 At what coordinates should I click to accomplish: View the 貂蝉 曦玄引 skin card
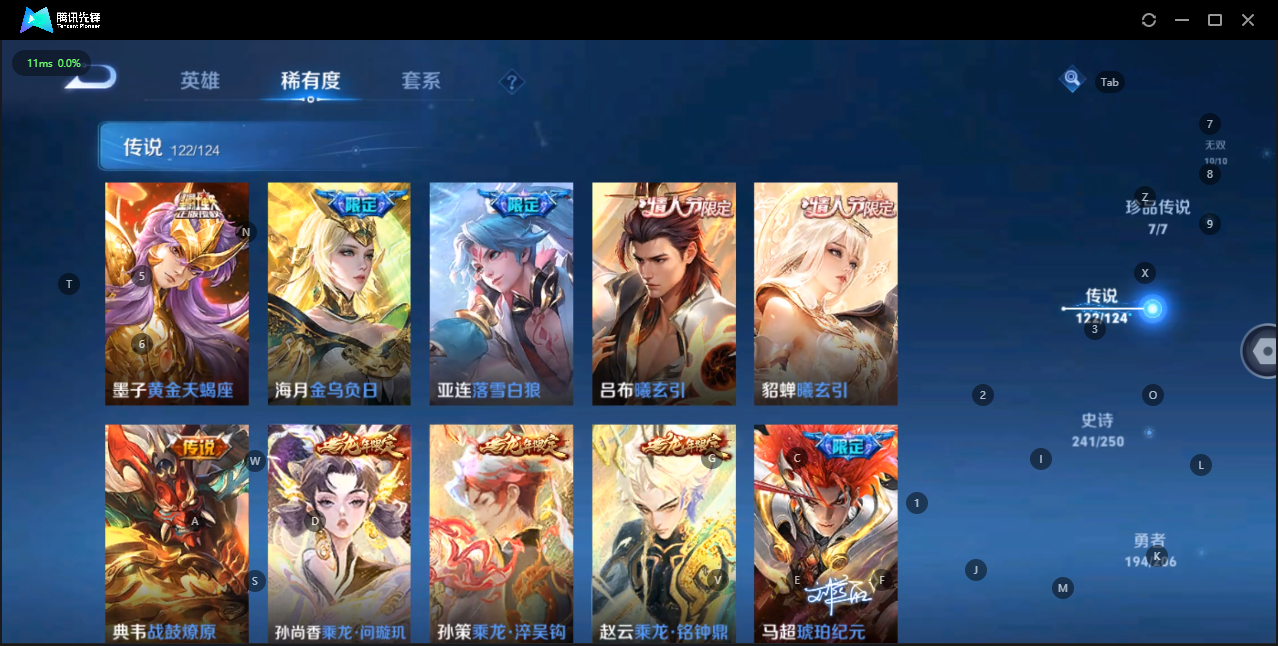826,293
